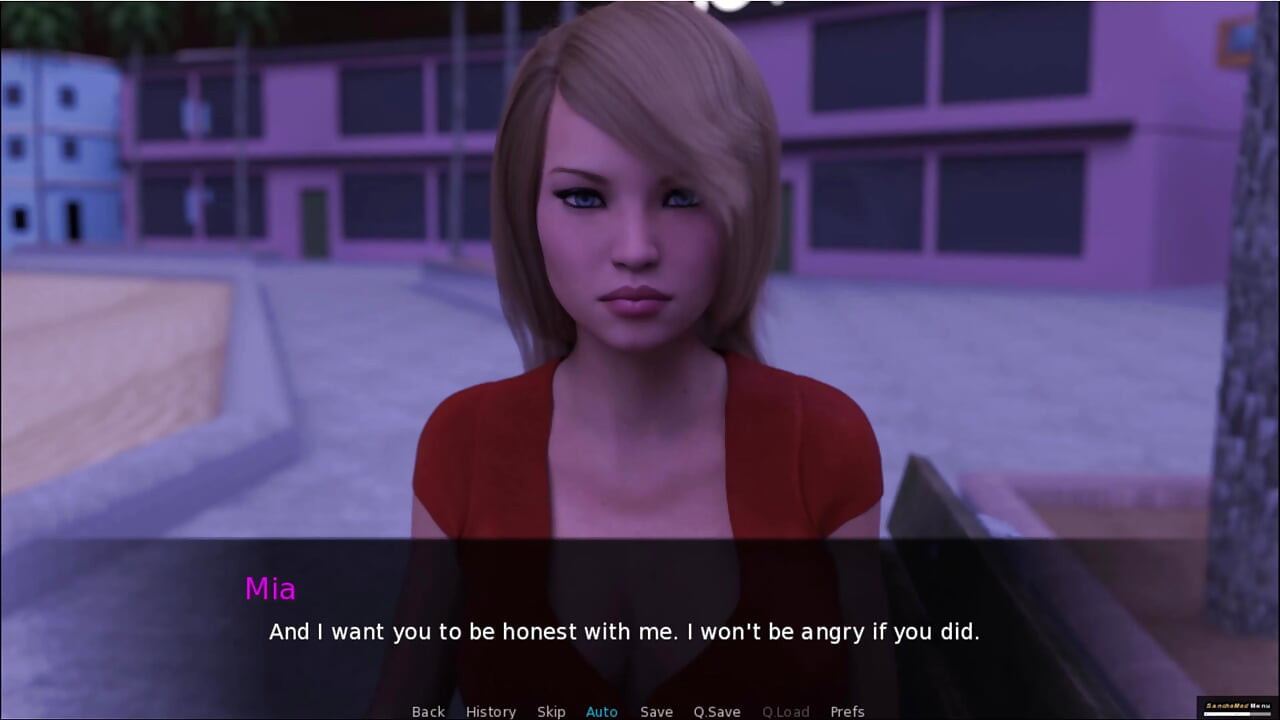Select Prefs from the quick menu
Screen dimensions: 1280x720
pos(848,711)
